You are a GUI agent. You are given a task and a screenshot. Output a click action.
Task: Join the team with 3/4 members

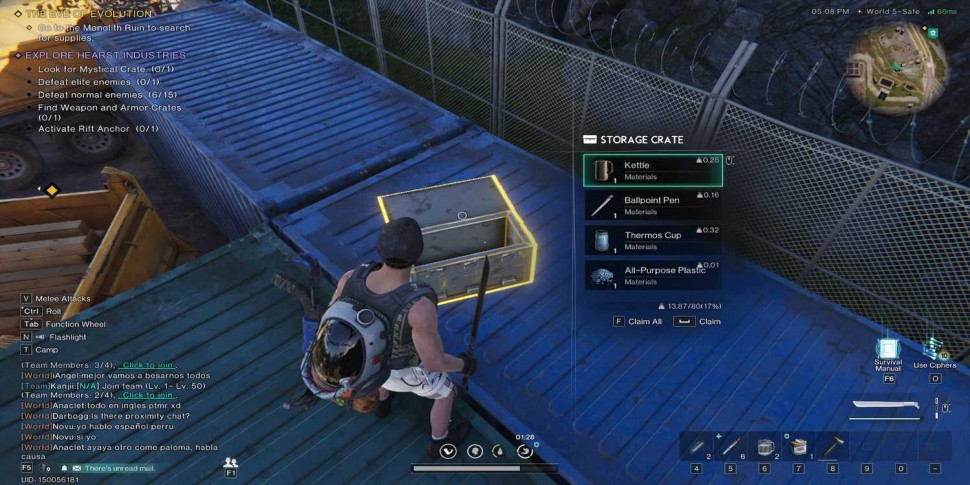coord(147,366)
